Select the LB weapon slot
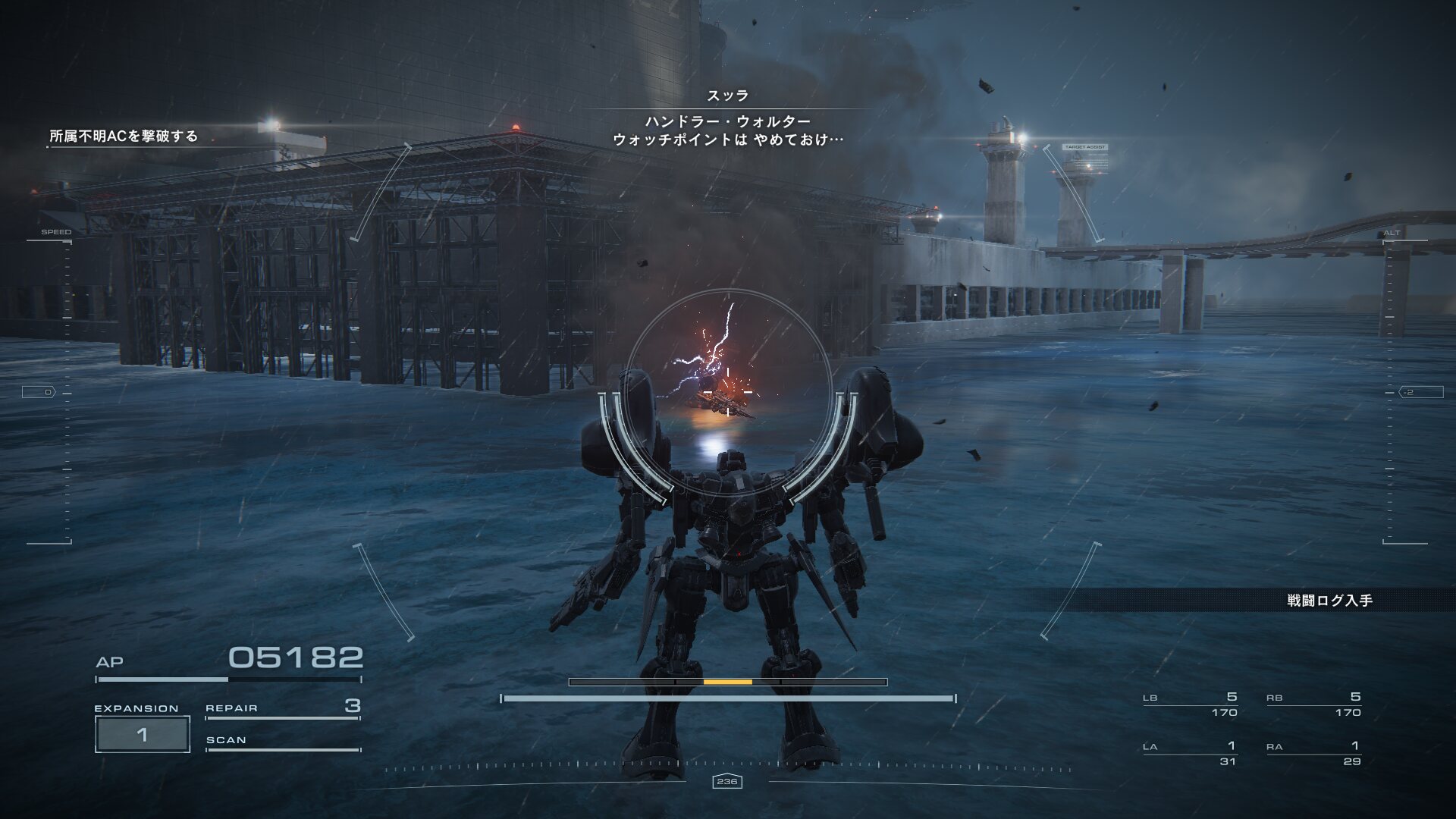 (x=1190, y=704)
